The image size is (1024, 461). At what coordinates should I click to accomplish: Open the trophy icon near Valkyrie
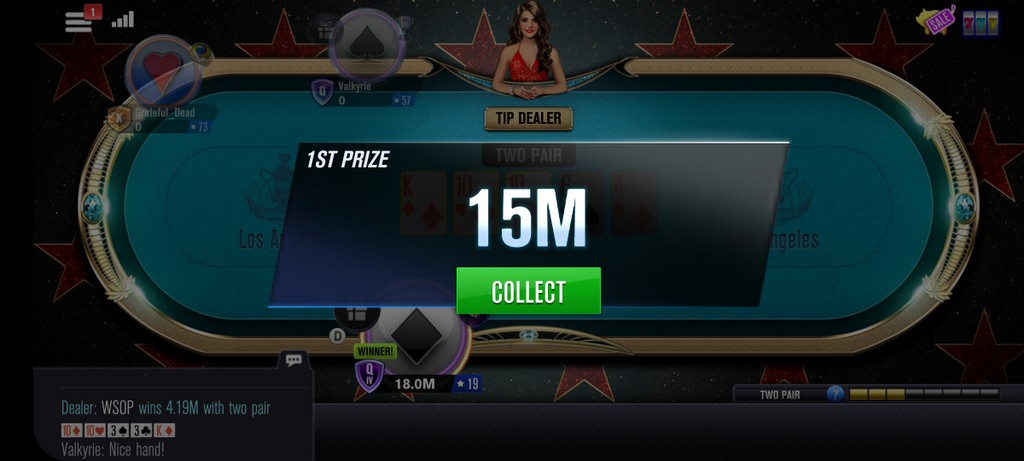pyautogui.click(x=404, y=24)
